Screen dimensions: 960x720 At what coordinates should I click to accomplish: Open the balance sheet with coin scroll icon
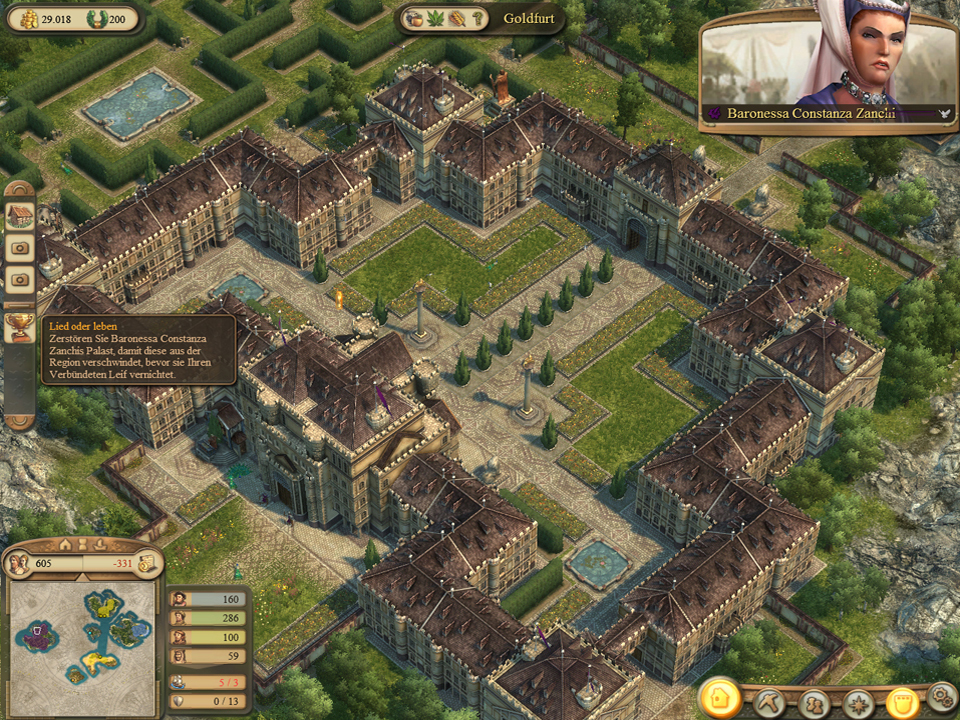(147, 563)
